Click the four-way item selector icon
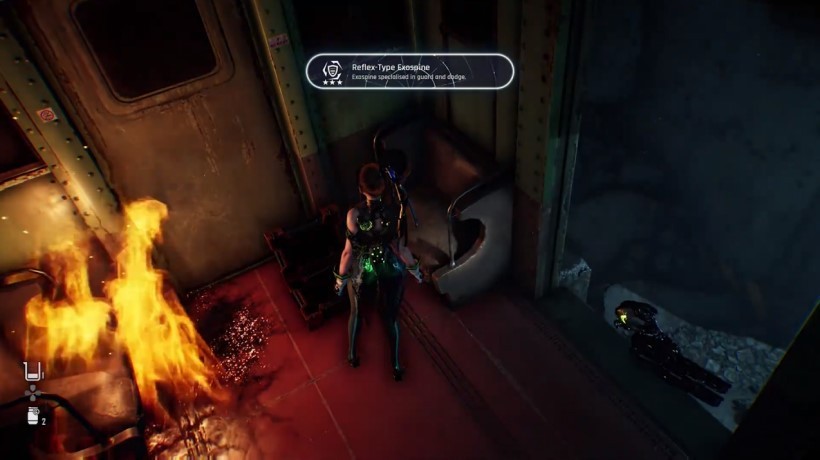 click(x=33, y=393)
